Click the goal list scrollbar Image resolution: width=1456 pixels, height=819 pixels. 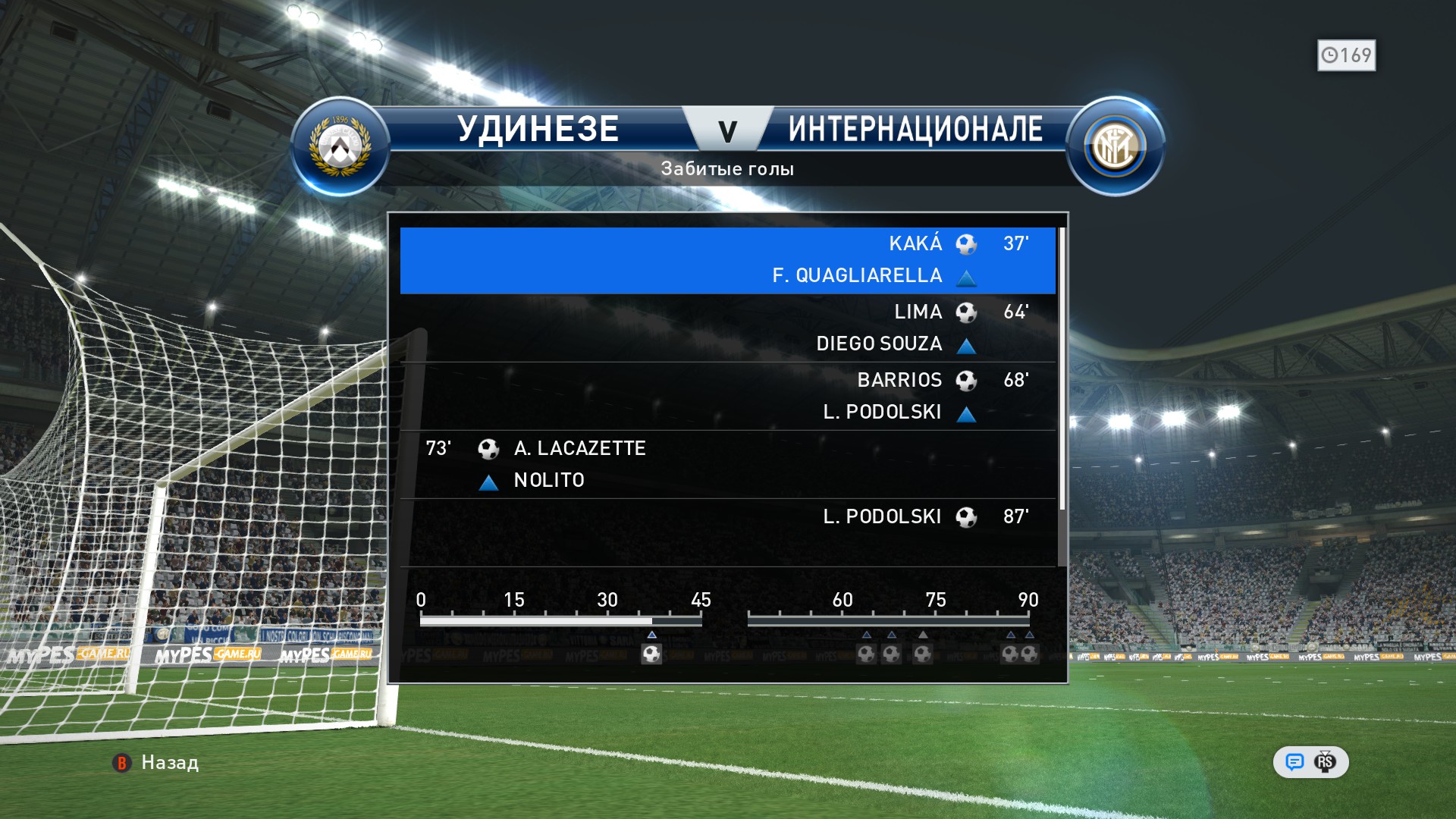click(1062, 372)
